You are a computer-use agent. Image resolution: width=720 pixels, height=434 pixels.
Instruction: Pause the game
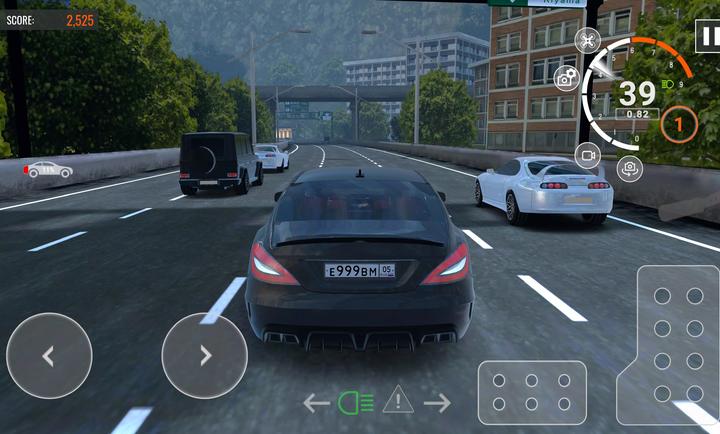pos(706,38)
